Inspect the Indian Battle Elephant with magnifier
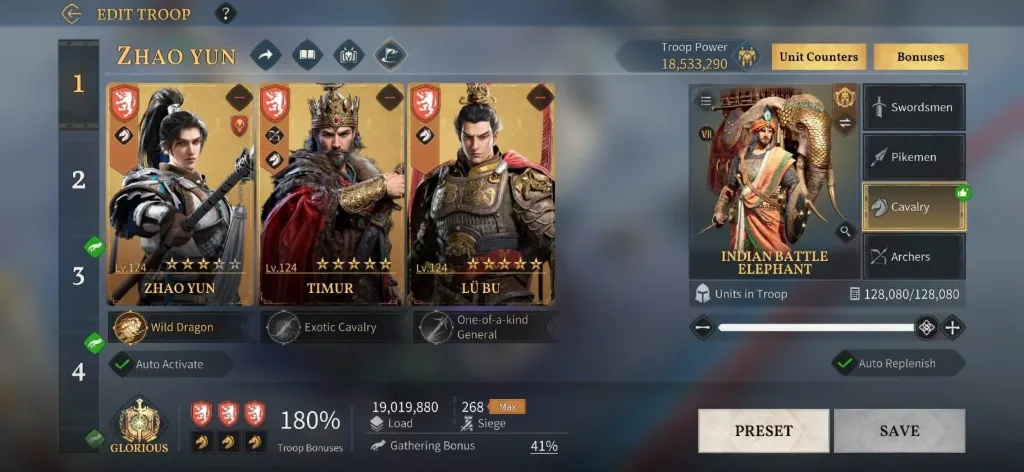This screenshot has width=1024, height=472. click(846, 232)
